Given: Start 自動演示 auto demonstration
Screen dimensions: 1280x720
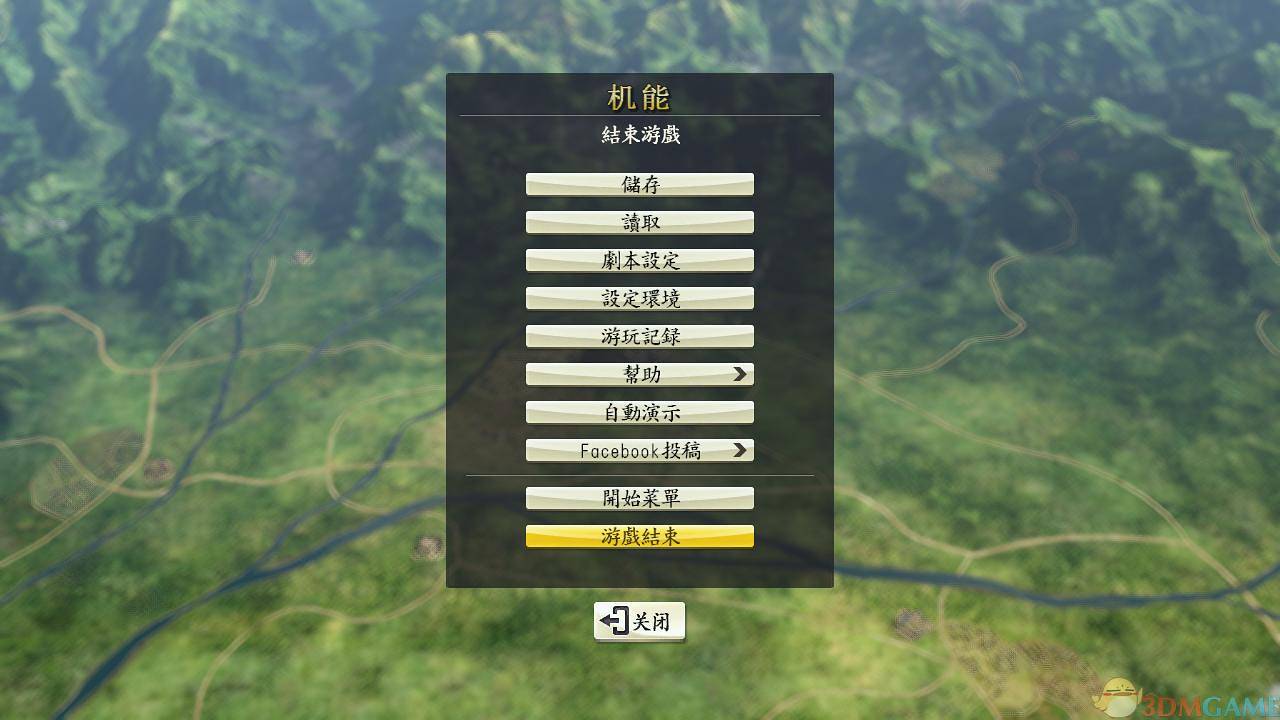Looking at the screenshot, I should coord(640,411).
